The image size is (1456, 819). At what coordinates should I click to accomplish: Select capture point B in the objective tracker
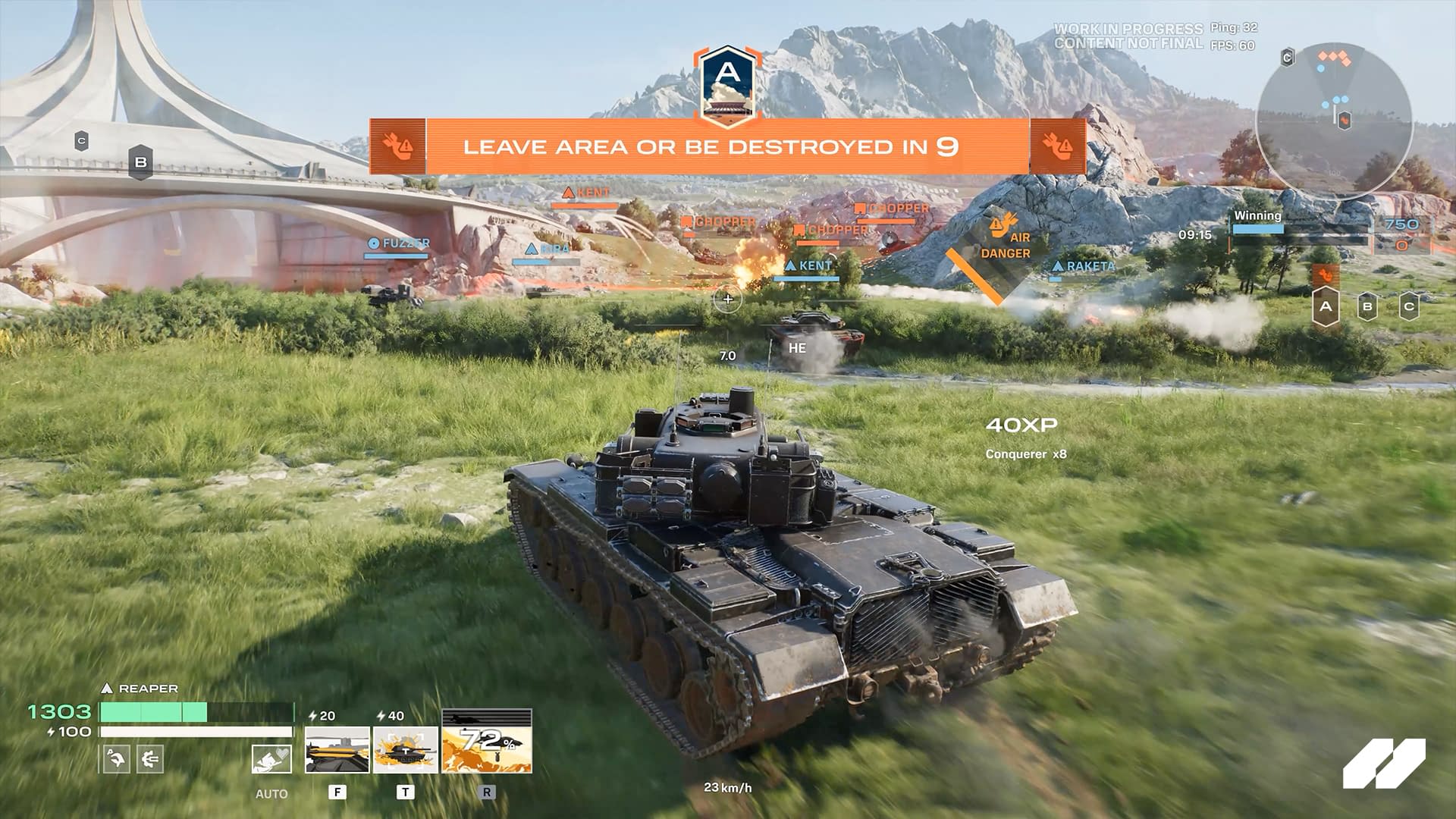[x=1367, y=307]
